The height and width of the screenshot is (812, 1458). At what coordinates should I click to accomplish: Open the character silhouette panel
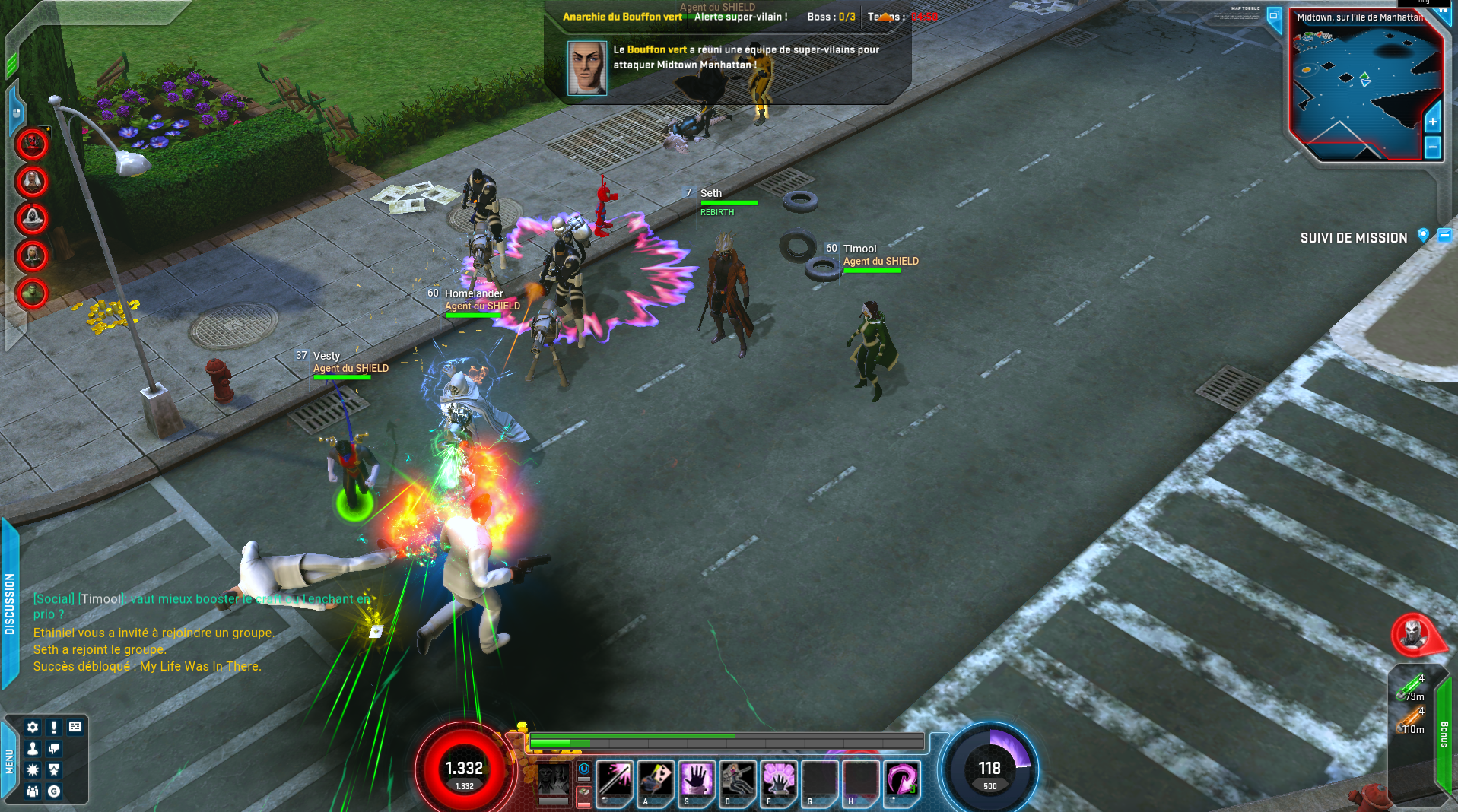point(33,749)
